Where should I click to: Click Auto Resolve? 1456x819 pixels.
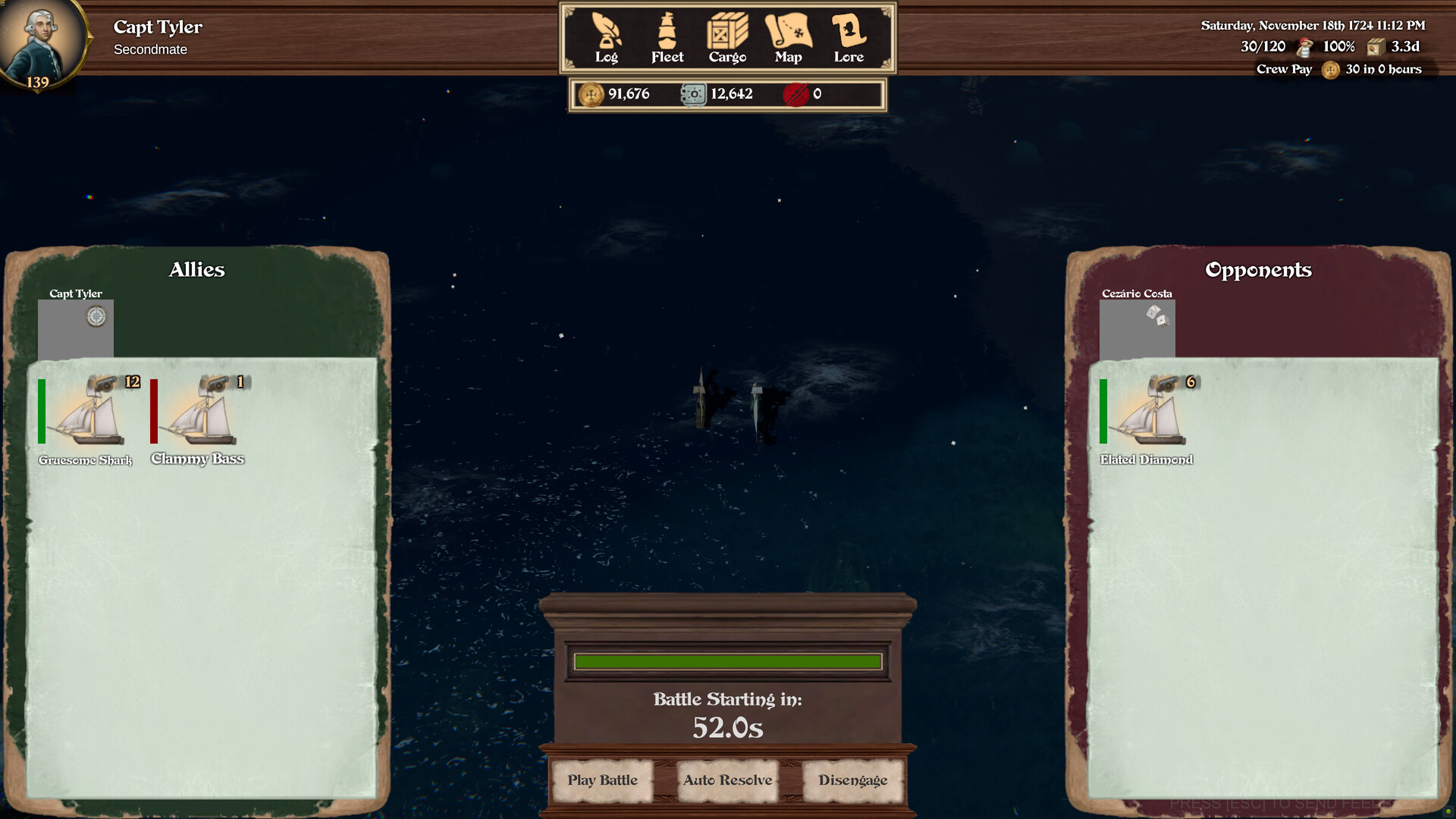coord(727,780)
